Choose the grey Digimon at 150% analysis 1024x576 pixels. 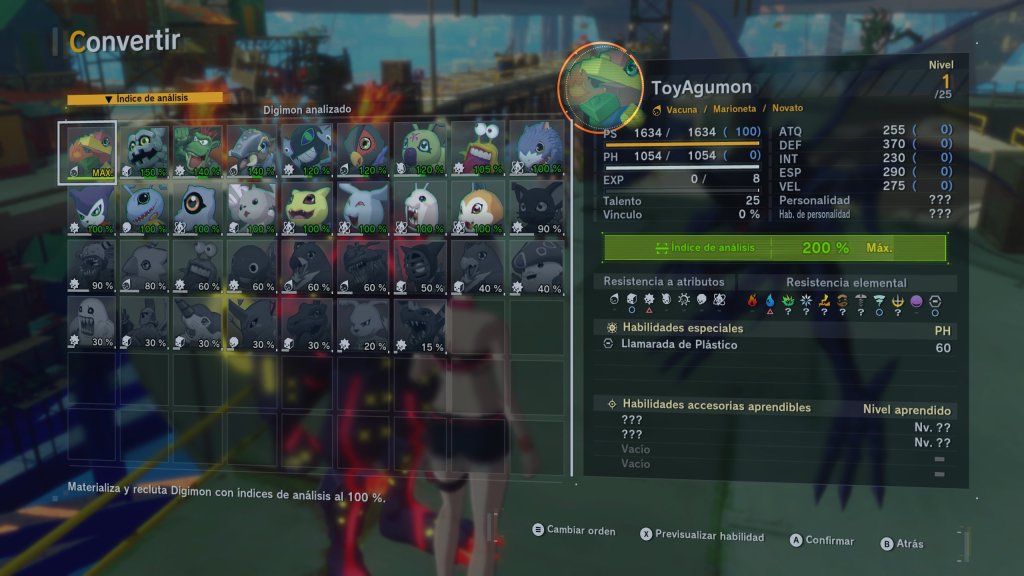145,152
